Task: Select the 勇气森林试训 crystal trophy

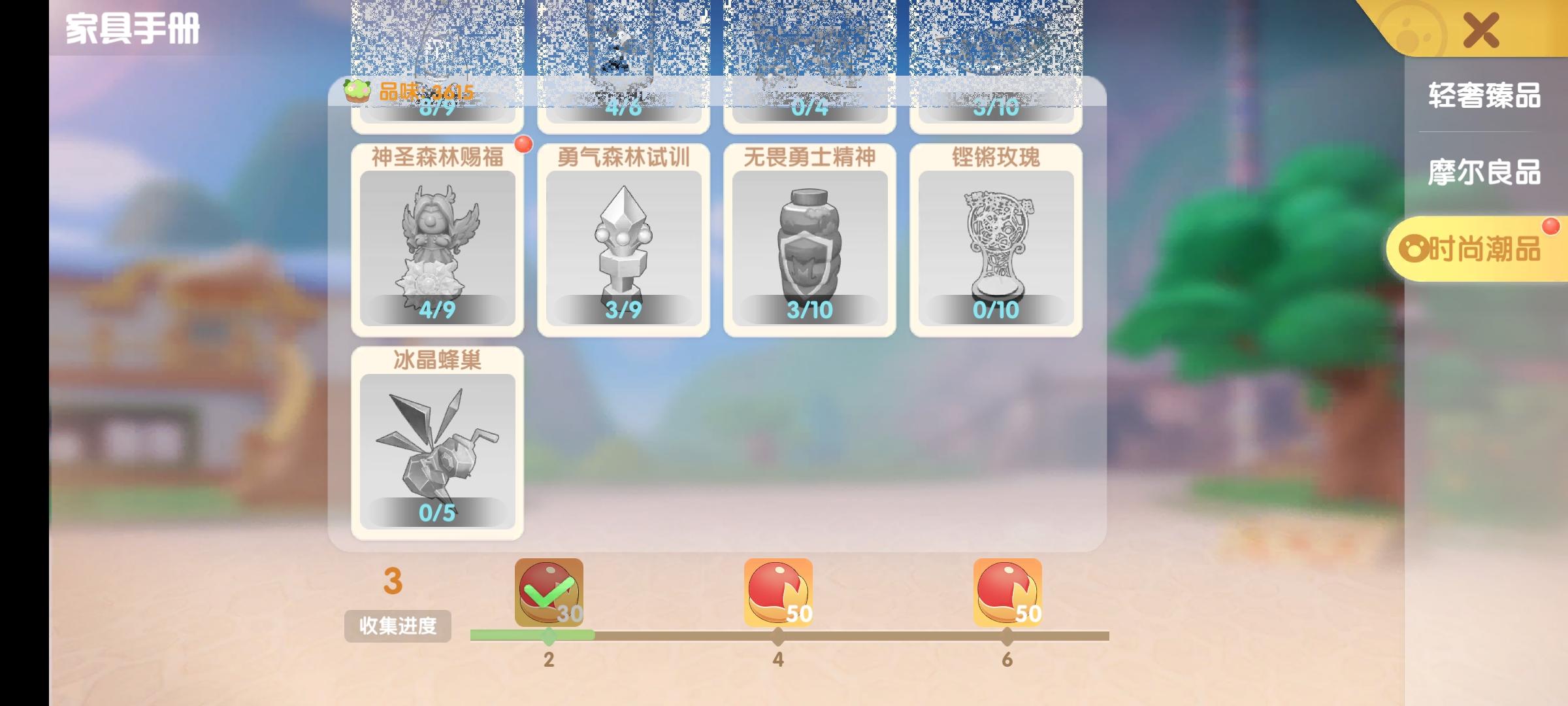Action: point(622,245)
